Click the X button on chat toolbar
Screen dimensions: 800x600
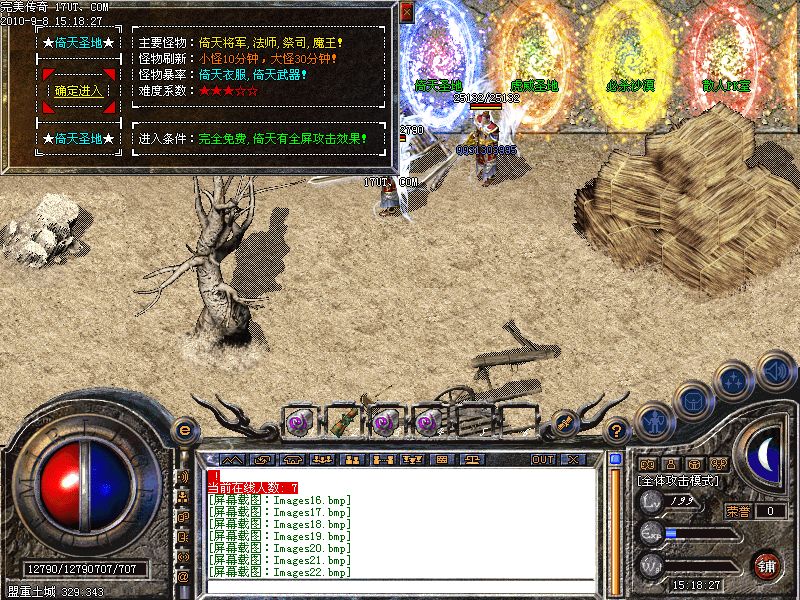pyautogui.click(x=573, y=459)
